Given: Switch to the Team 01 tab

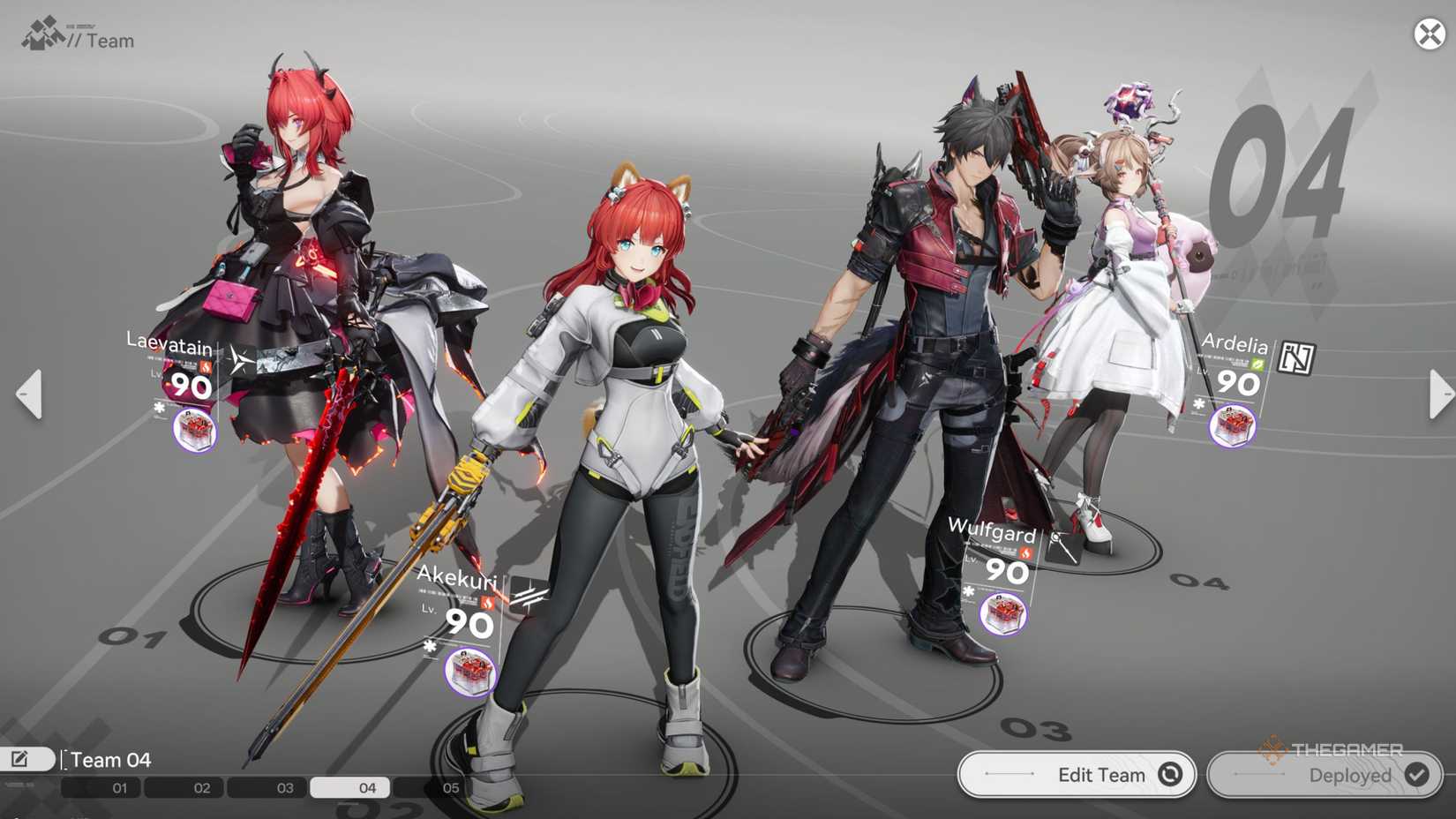Looking at the screenshot, I should coord(121,787).
